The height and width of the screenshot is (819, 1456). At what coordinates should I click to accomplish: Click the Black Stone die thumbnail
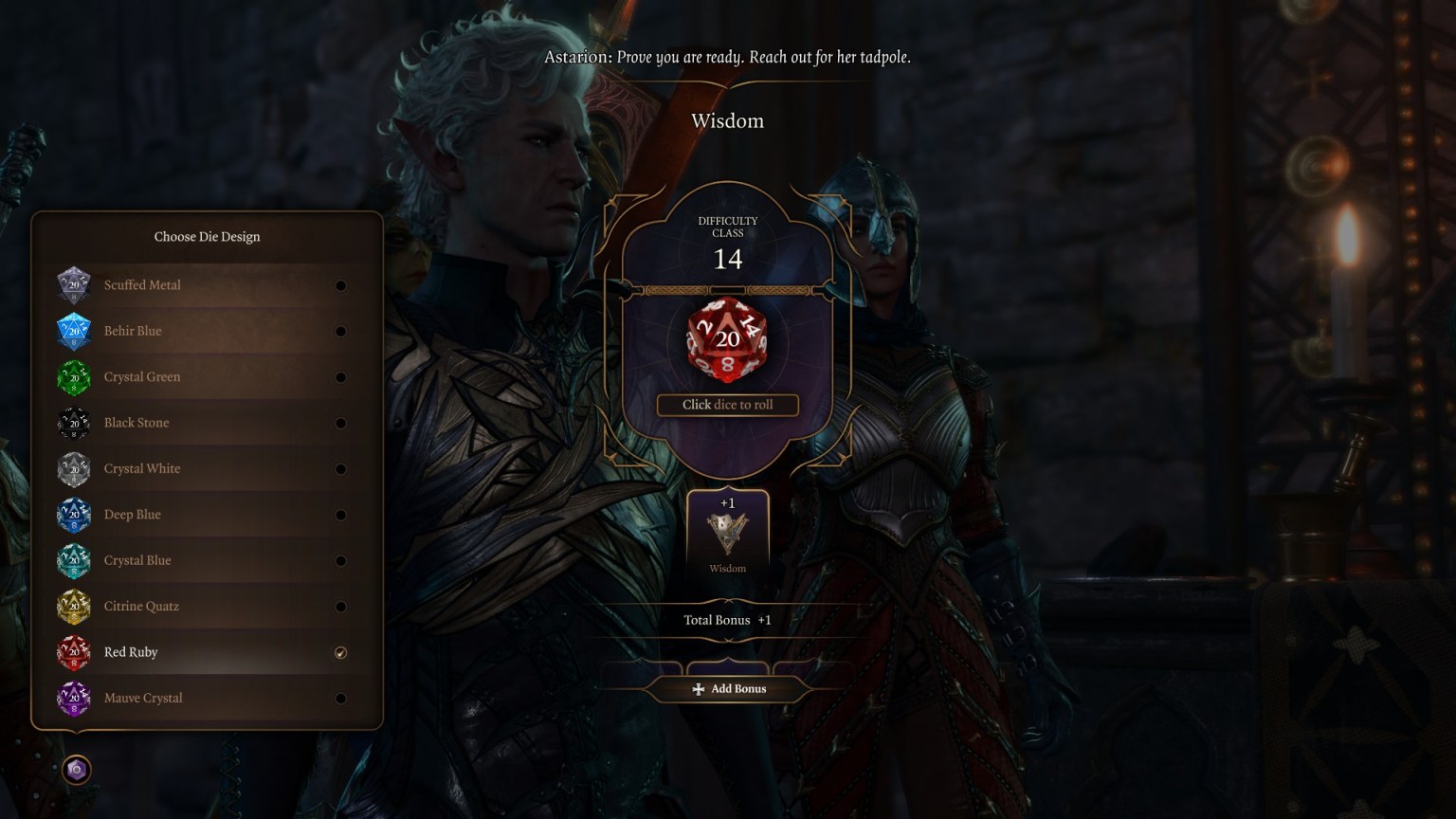pos(74,423)
